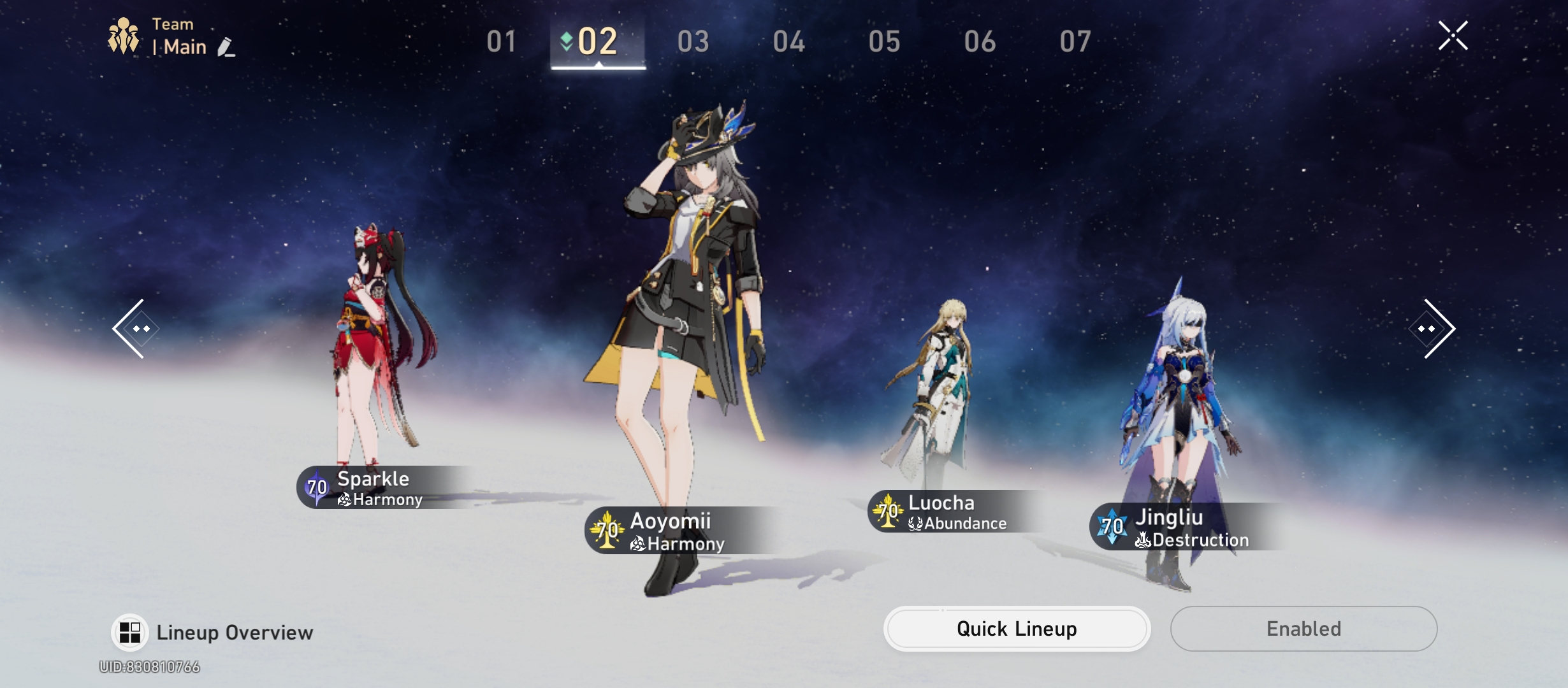The image size is (1568, 688).
Task: Switch to team tab 05
Action: point(884,41)
